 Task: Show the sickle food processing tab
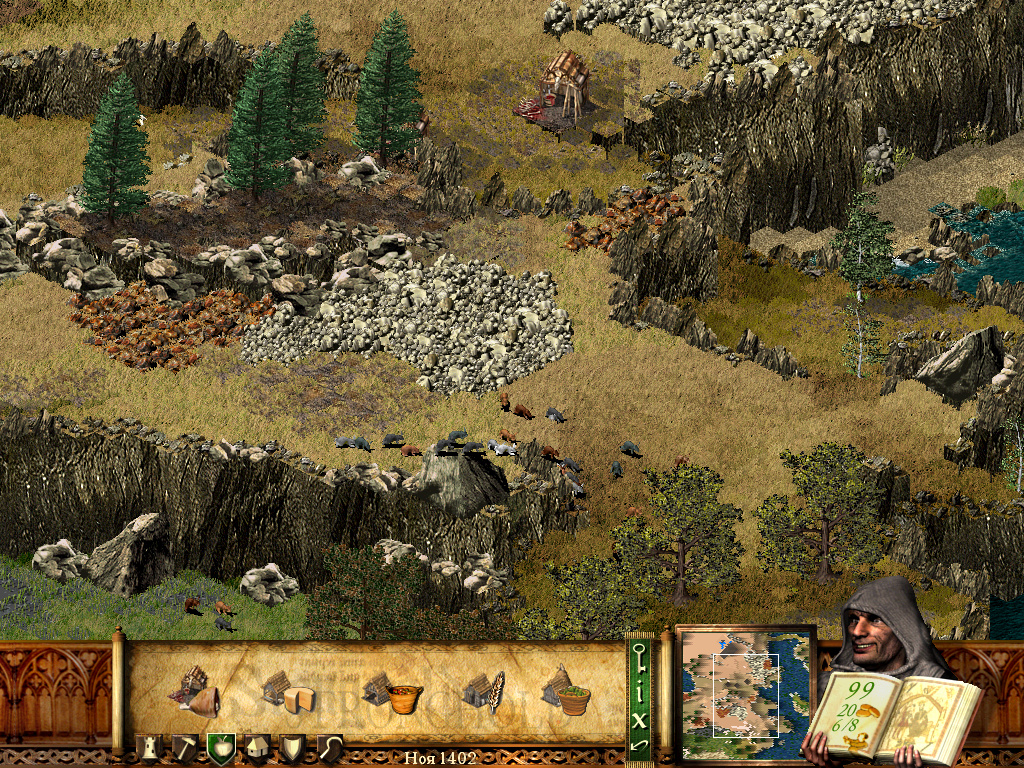pyautogui.click(x=328, y=749)
